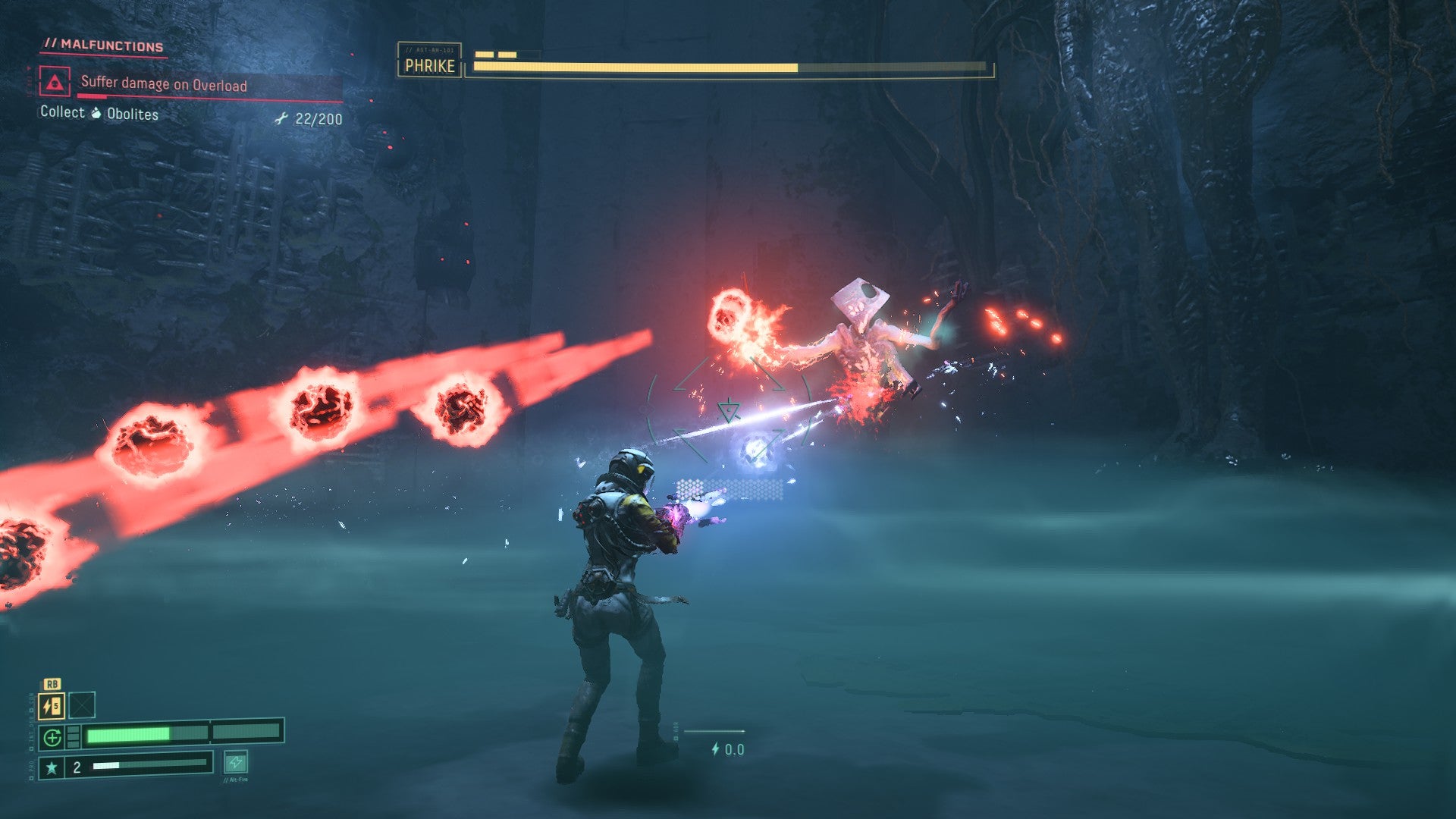Image resolution: width=1456 pixels, height=819 pixels.
Task: Open the Malfunctions header
Action: pyautogui.click(x=104, y=45)
